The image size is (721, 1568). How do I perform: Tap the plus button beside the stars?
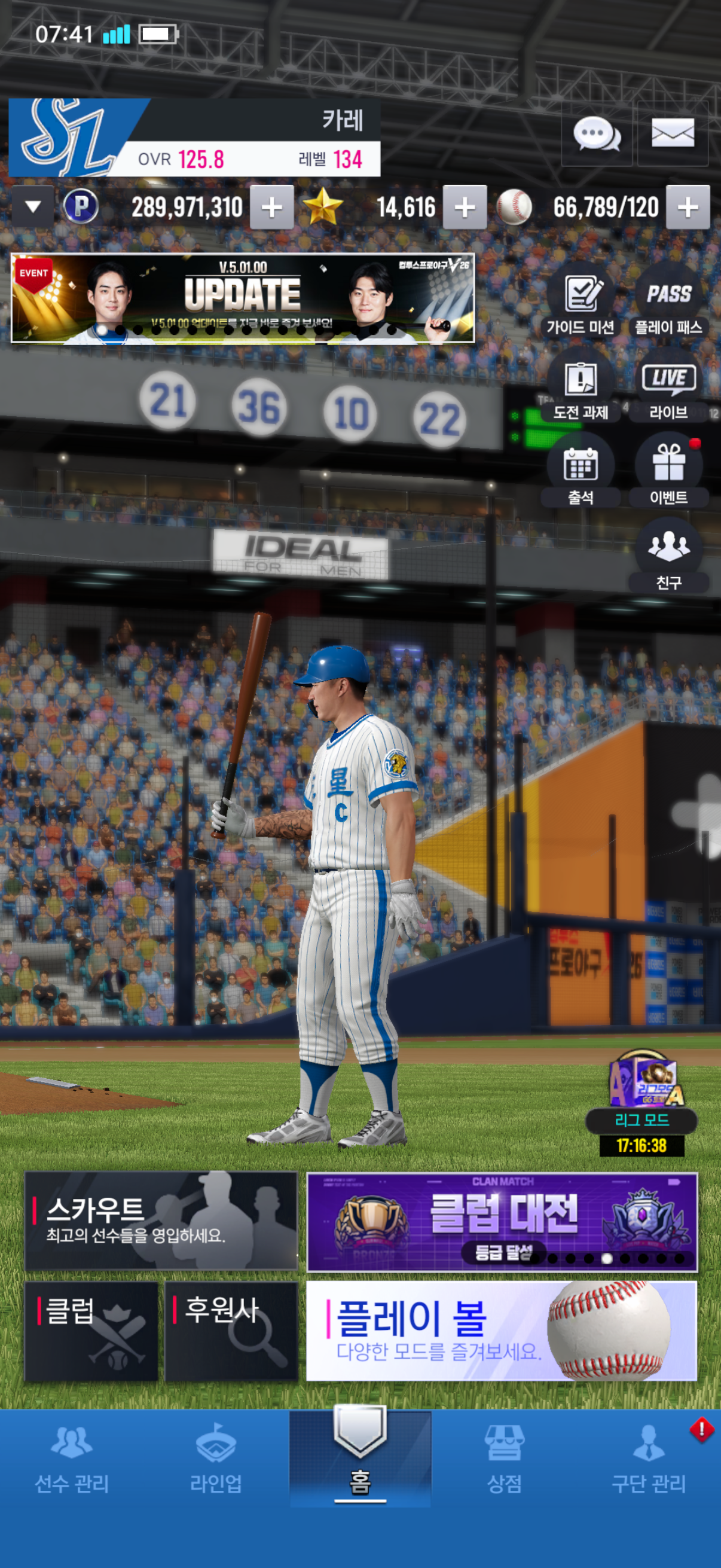[x=465, y=208]
